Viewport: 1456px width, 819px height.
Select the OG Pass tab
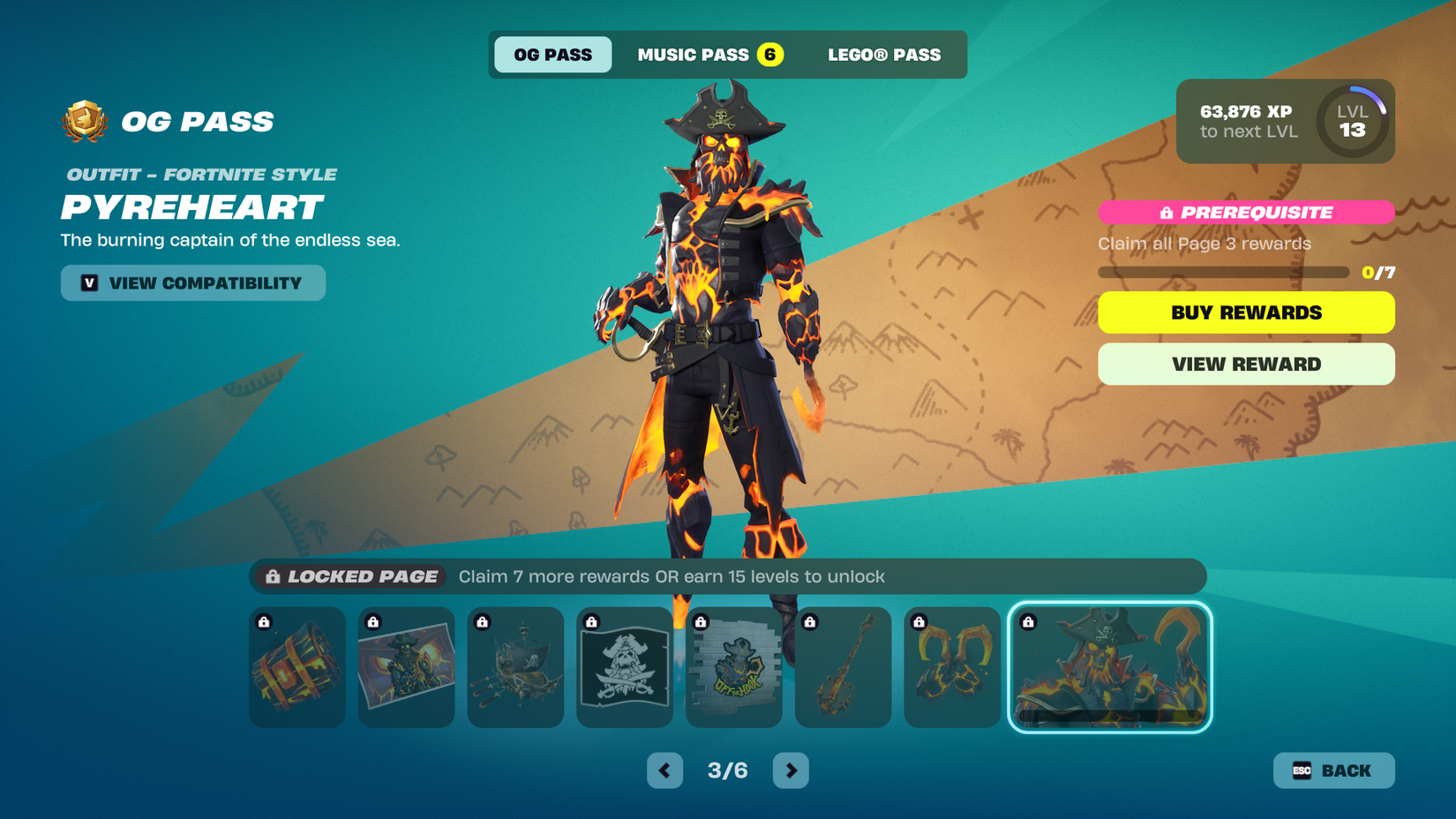(553, 54)
